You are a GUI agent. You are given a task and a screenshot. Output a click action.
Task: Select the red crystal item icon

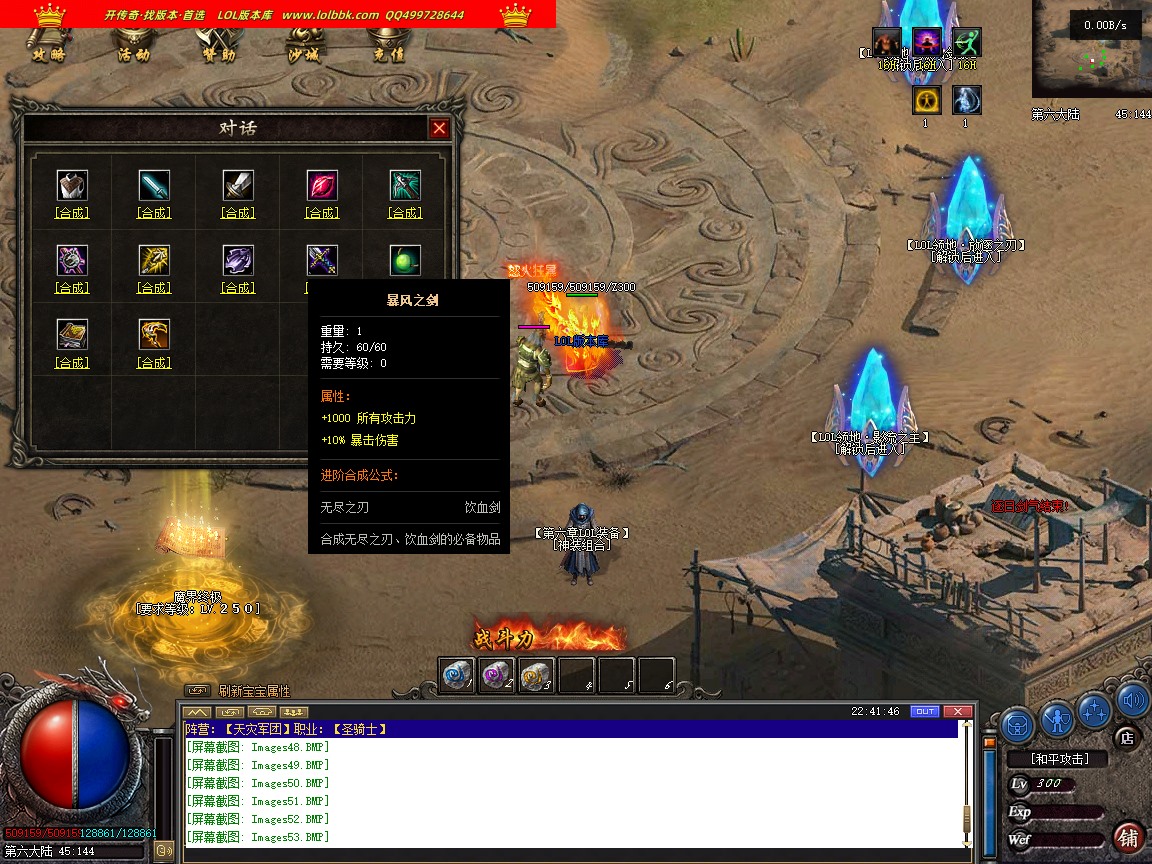click(322, 185)
